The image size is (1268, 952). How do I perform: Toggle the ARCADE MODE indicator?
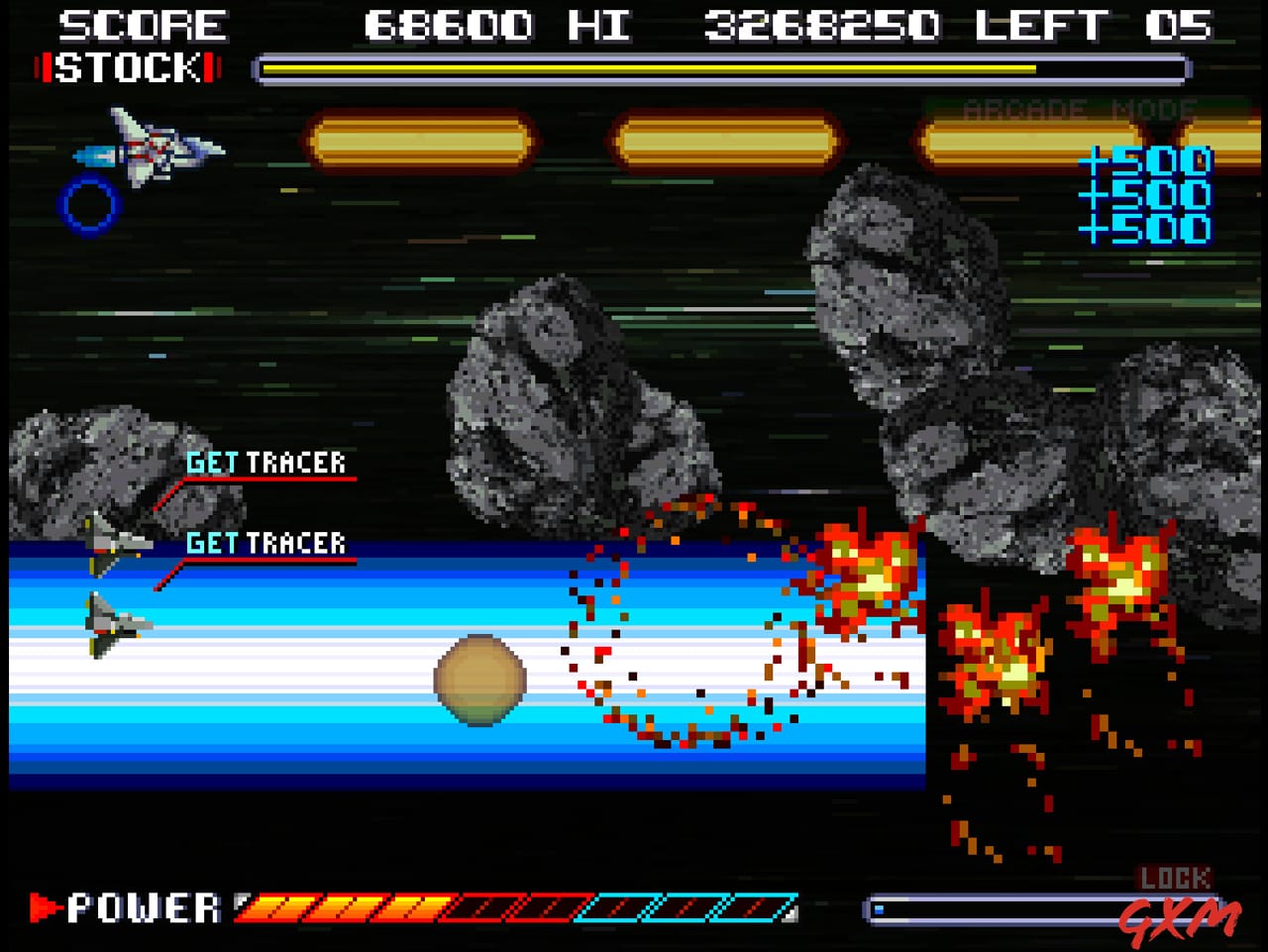tap(1080, 109)
